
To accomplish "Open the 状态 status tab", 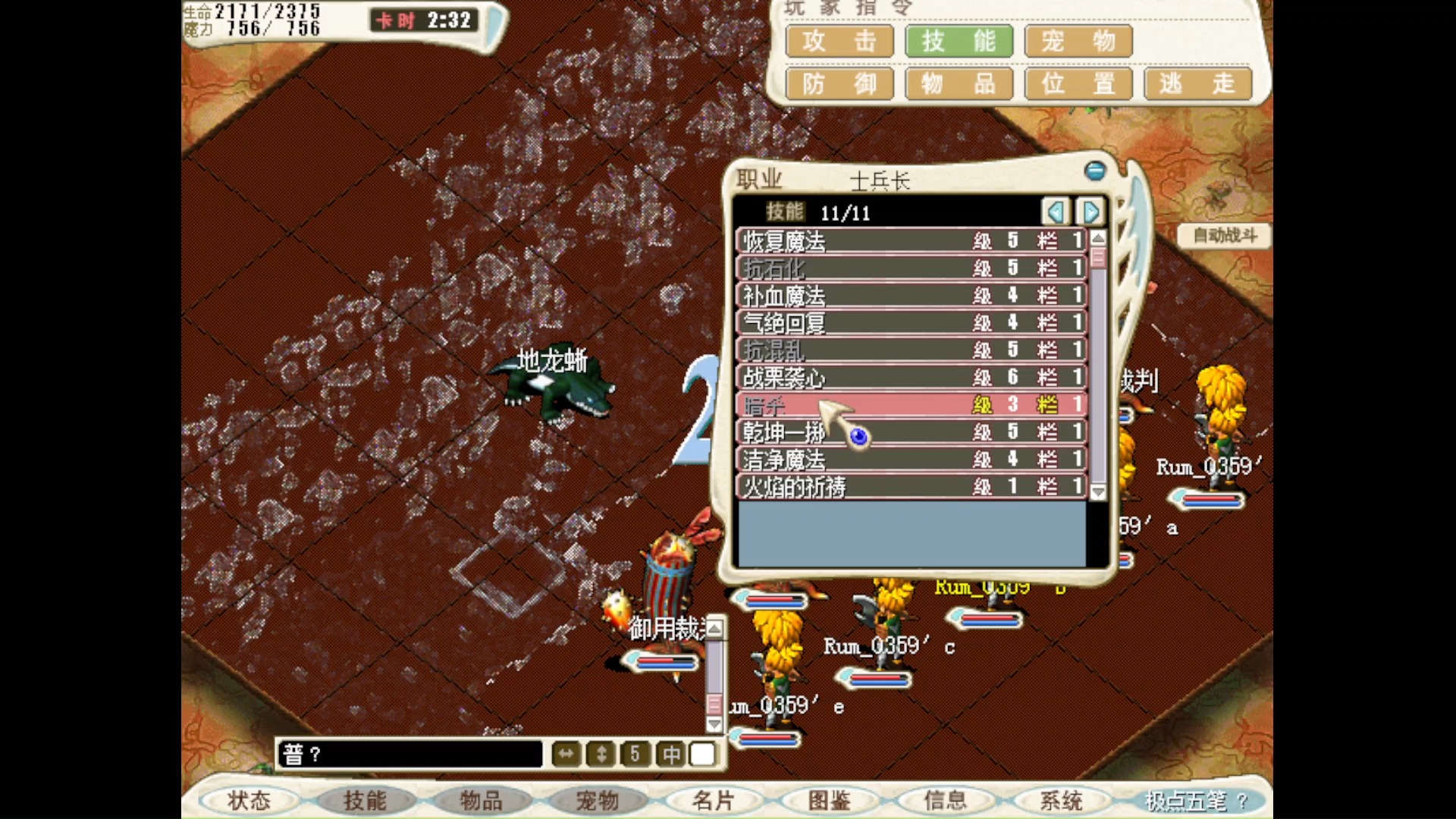I will click(x=249, y=800).
